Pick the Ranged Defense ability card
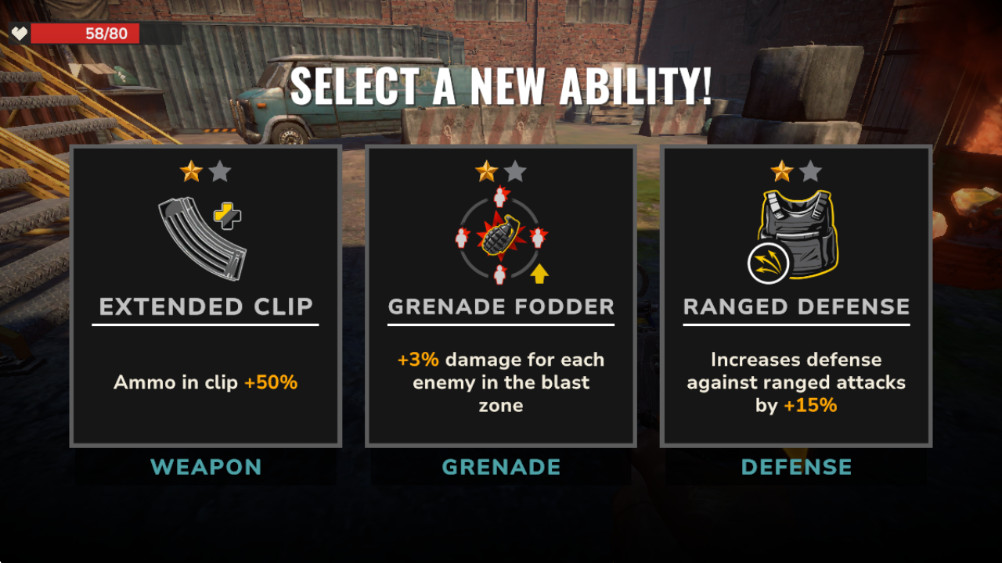Screen dimensions: 1002x563 [796, 296]
